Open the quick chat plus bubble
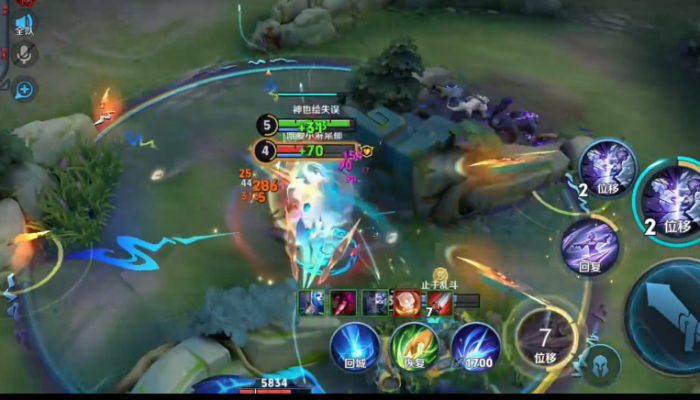Viewport: 700px width, 400px height. click(23, 89)
